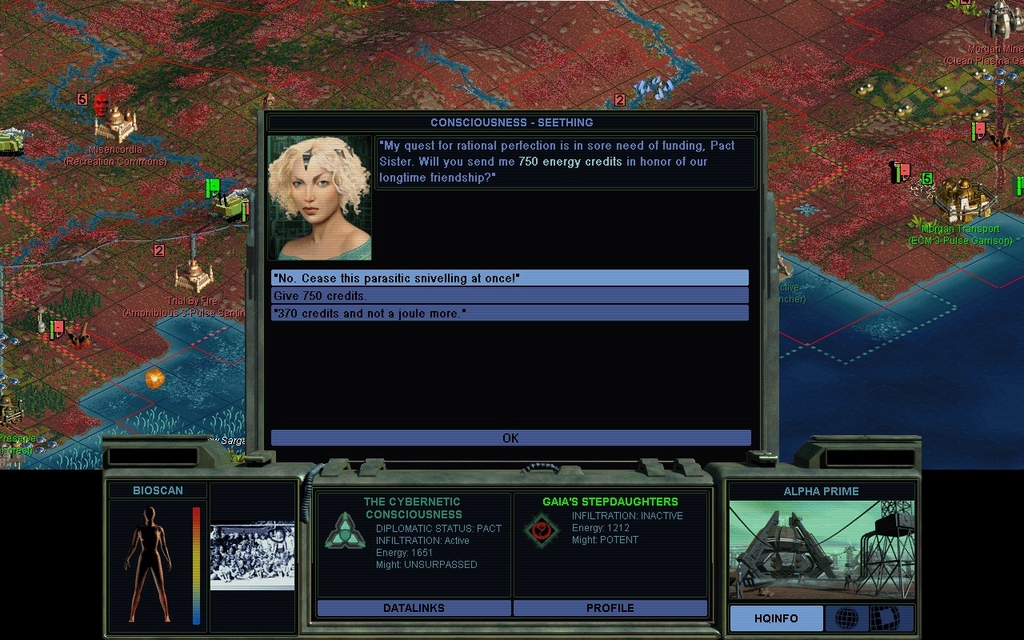This screenshot has width=1024, height=640.
Task: Click the Cybernetic Consciousness faction emblem
Action: (344, 530)
